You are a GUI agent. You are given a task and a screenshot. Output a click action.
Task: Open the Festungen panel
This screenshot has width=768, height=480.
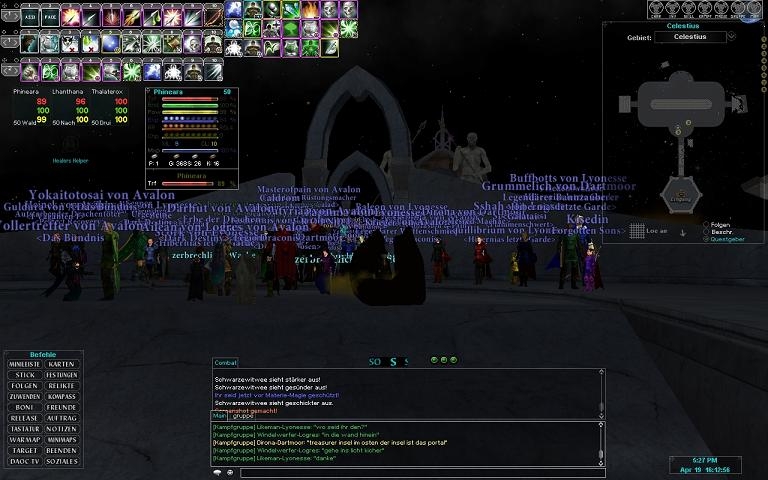pyautogui.click(x=61, y=375)
